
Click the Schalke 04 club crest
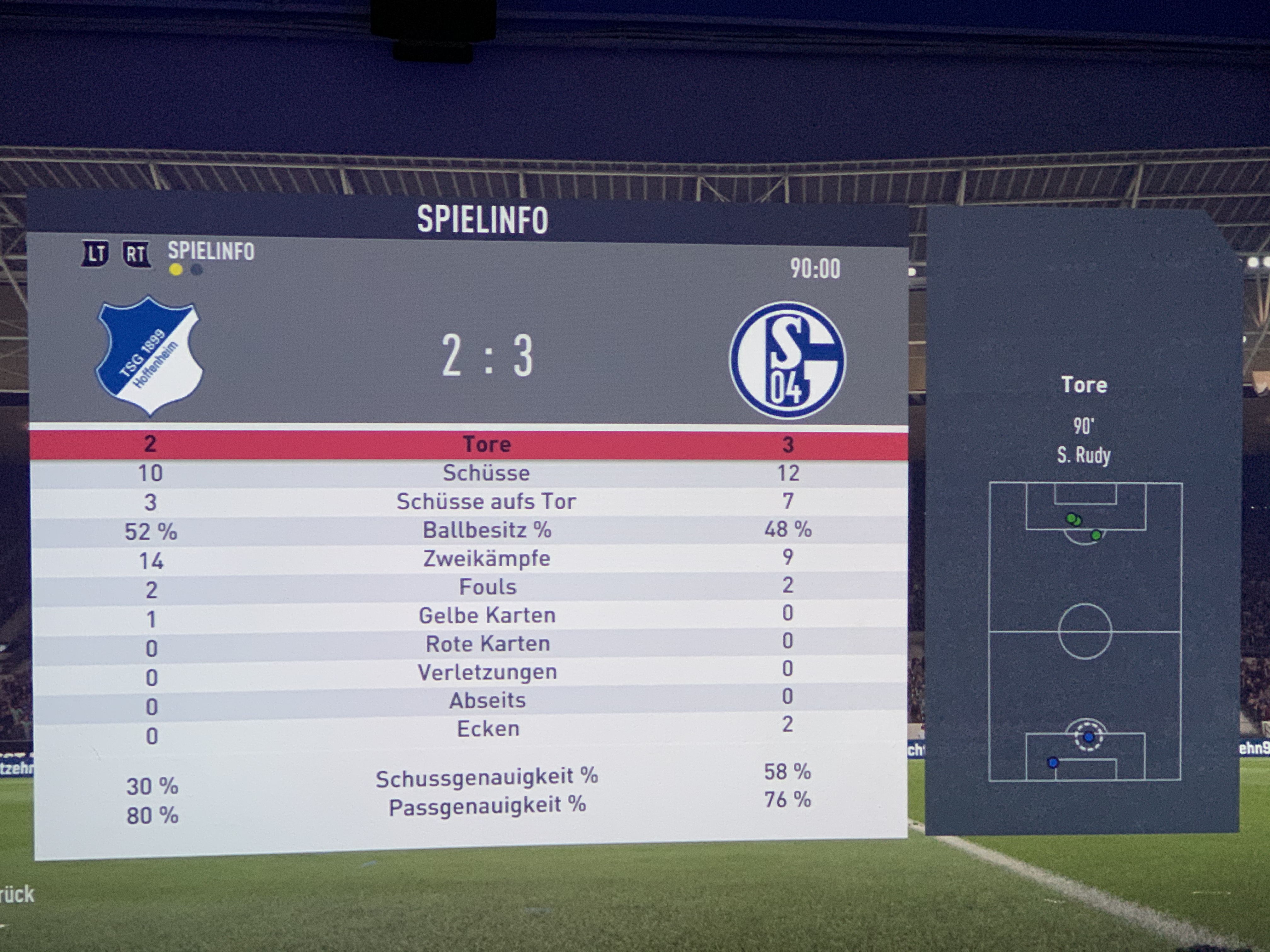pyautogui.click(x=787, y=360)
